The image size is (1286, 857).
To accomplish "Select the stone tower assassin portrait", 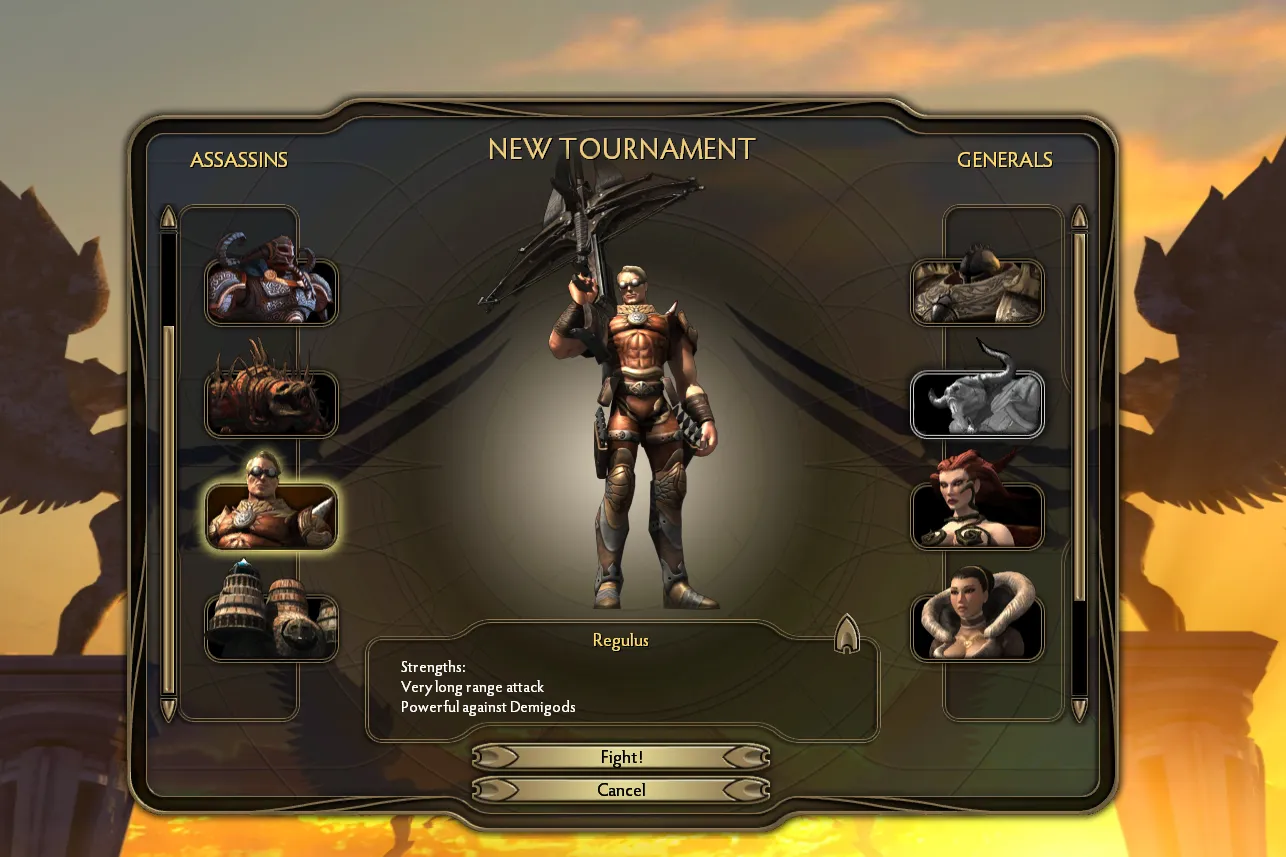I will pyautogui.click(x=271, y=627).
